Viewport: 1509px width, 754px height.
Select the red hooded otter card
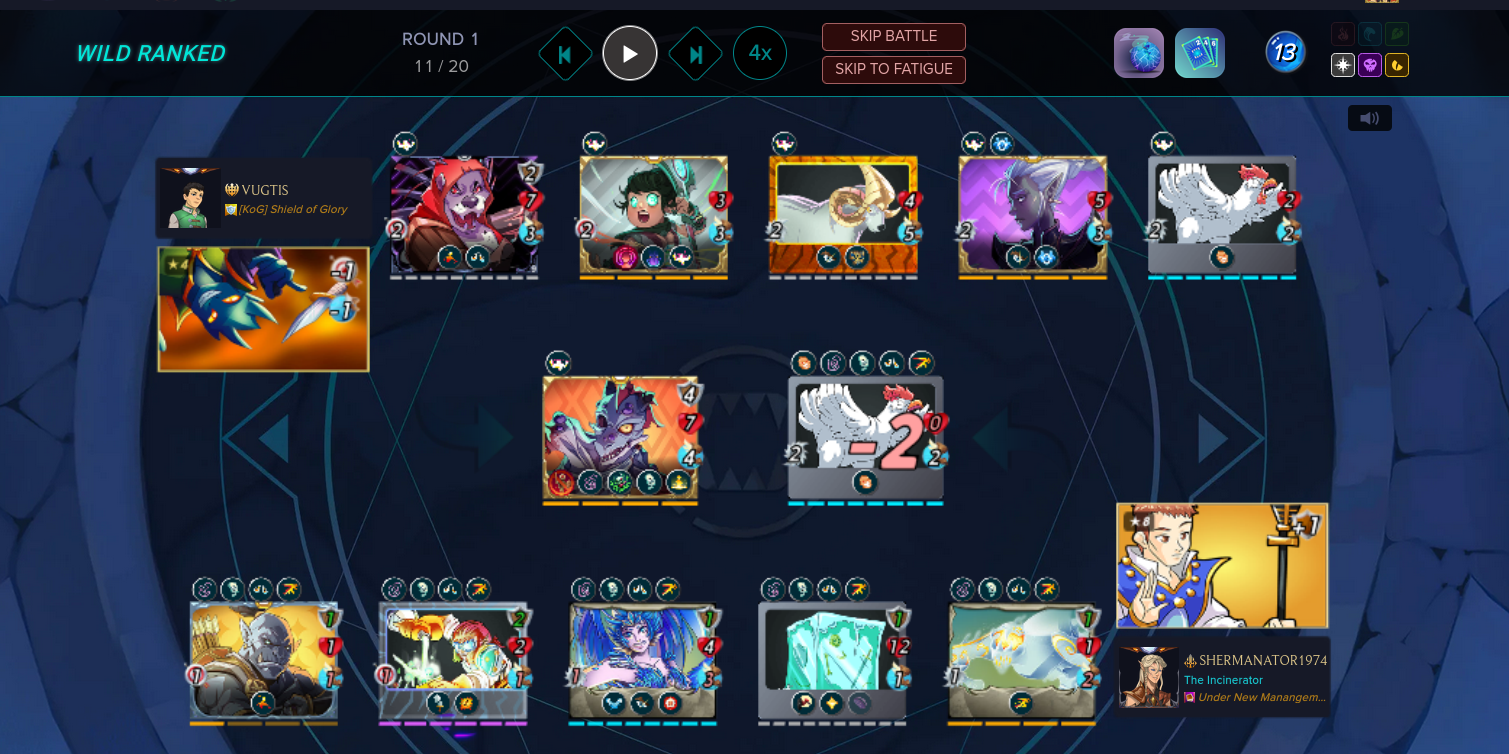tap(464, 215)
